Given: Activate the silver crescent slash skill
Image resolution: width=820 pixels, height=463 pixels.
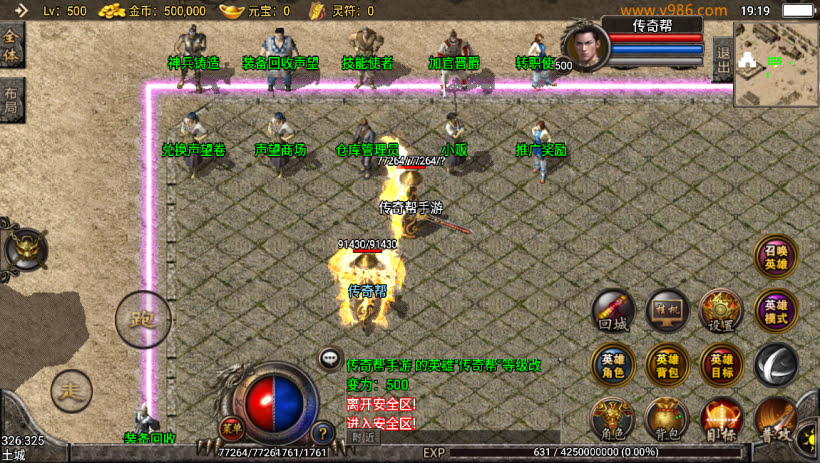Looking at the screenshot, I should pyautogui.click(x=775, y=364).
